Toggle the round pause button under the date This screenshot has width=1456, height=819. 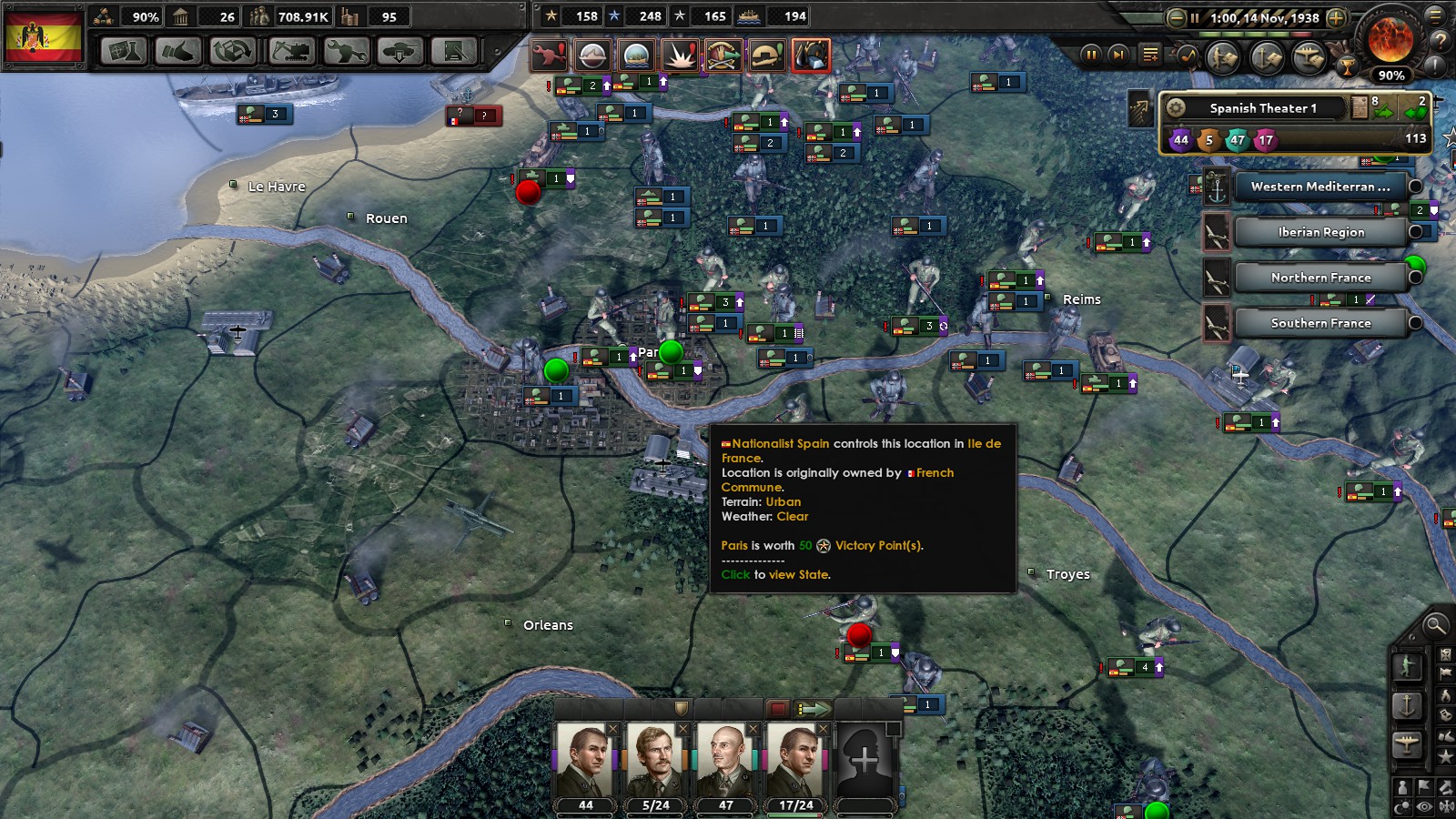1089,55
